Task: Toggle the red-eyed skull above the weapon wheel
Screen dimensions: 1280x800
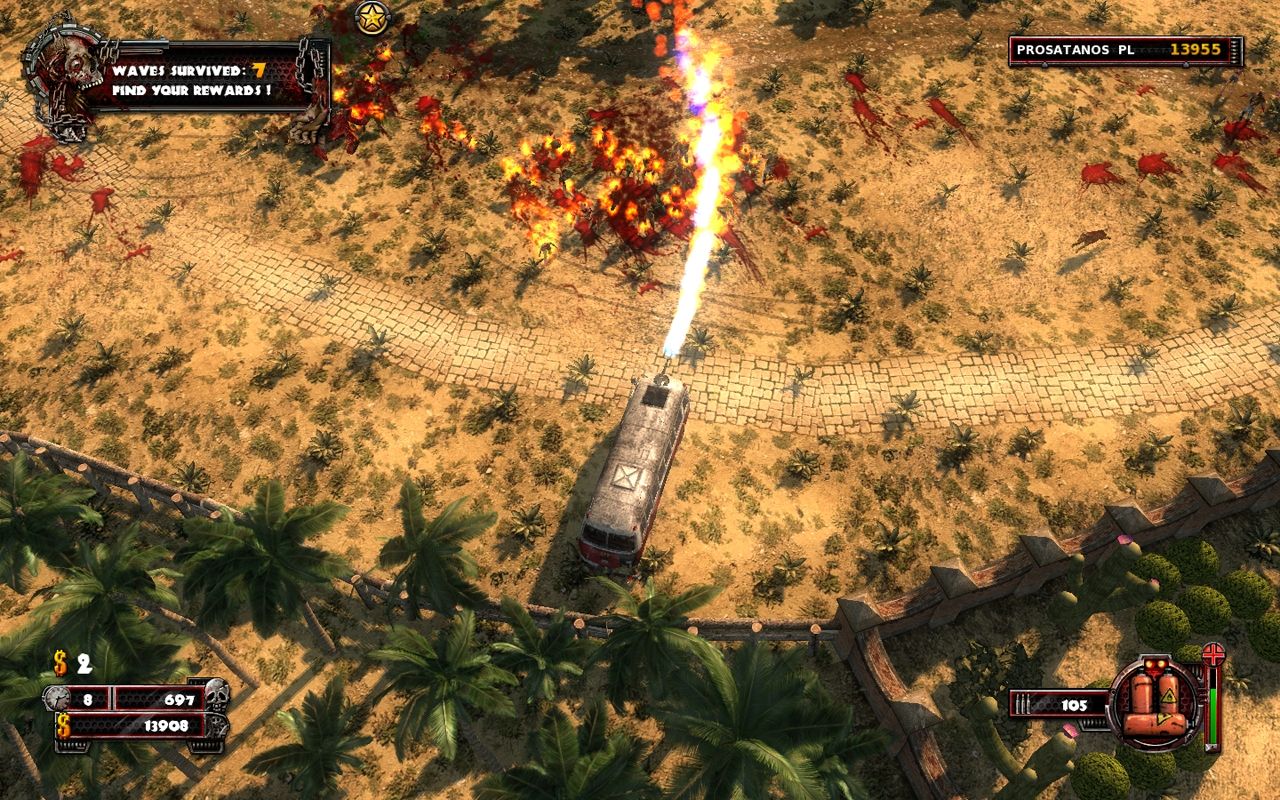Action: point(1155,664)
